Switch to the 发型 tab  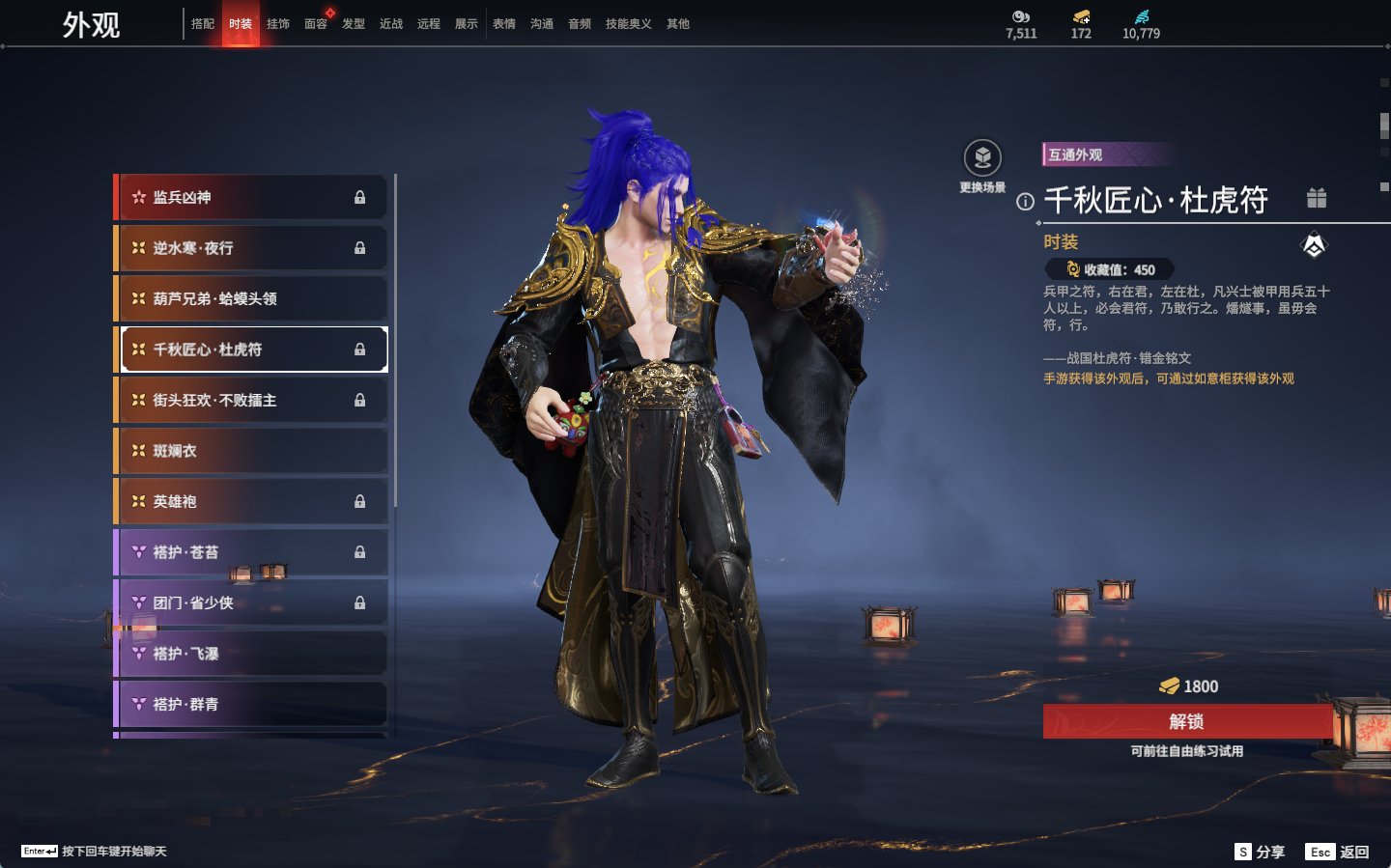pyautogui.click(x=354, y=23)
